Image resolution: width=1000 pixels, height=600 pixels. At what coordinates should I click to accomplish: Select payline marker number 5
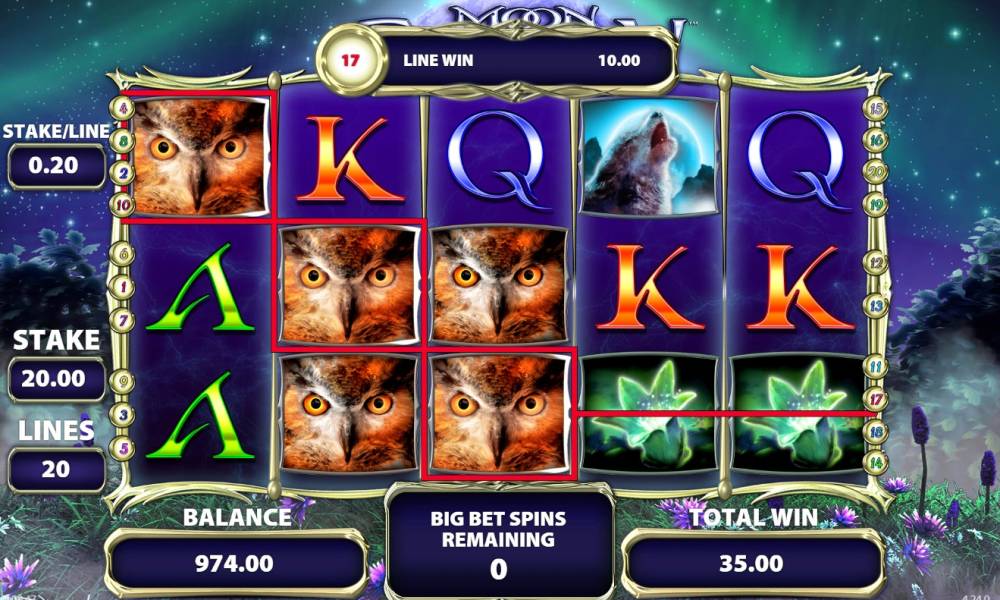point(125,448)
